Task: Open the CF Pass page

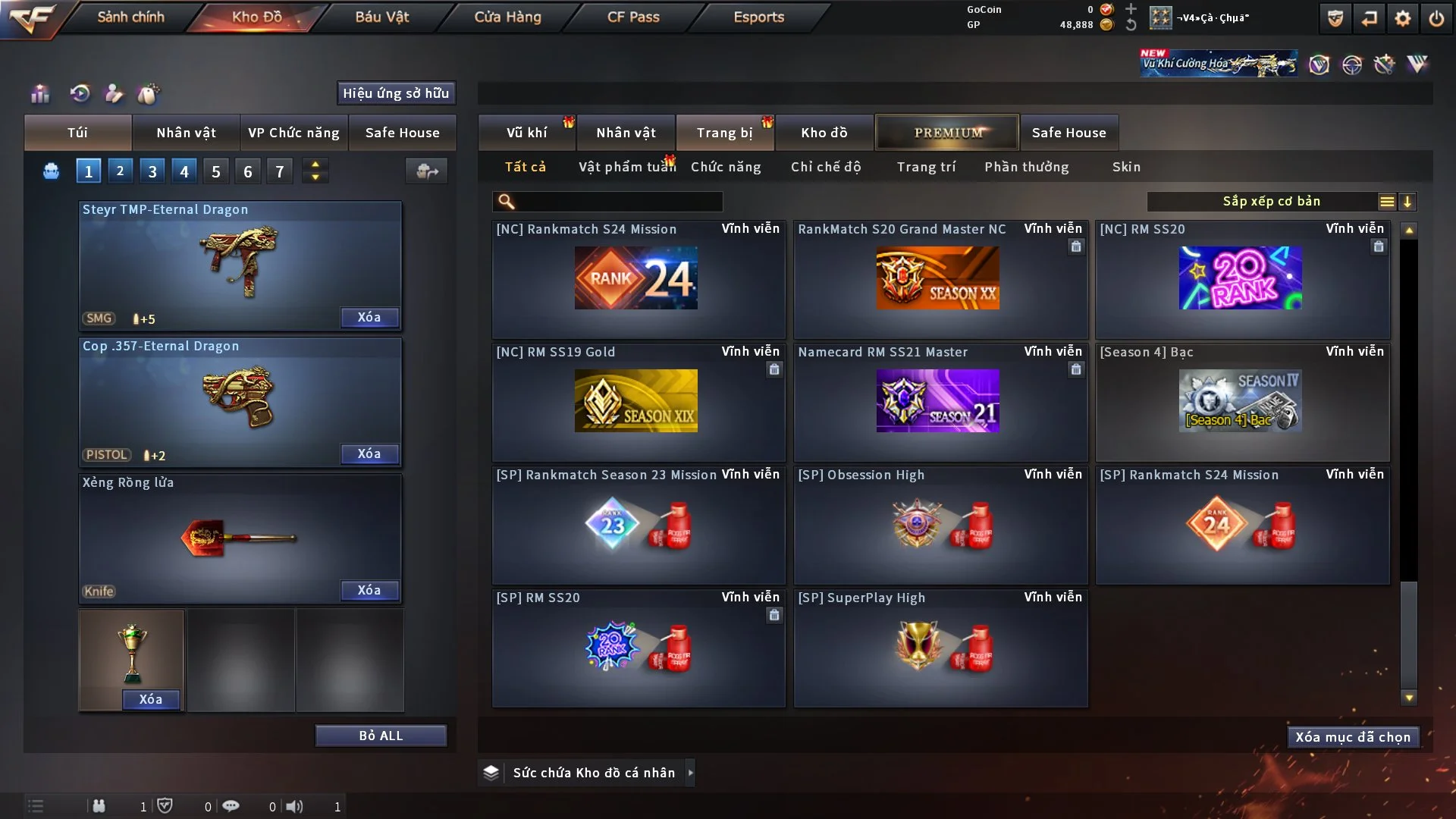Action: click(633, 17)
